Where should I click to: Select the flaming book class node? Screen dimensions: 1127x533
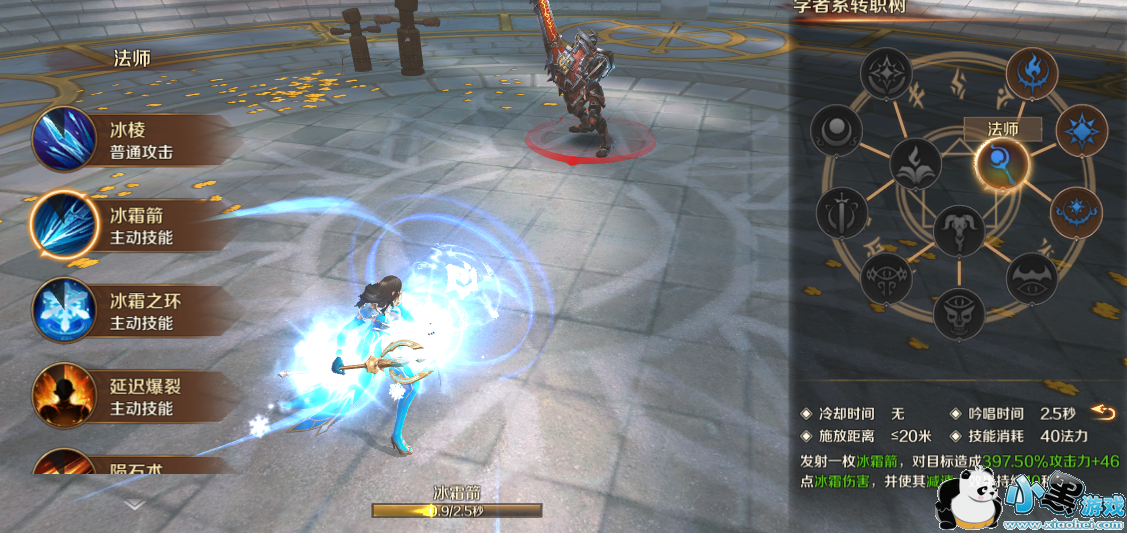pos(915,164)
